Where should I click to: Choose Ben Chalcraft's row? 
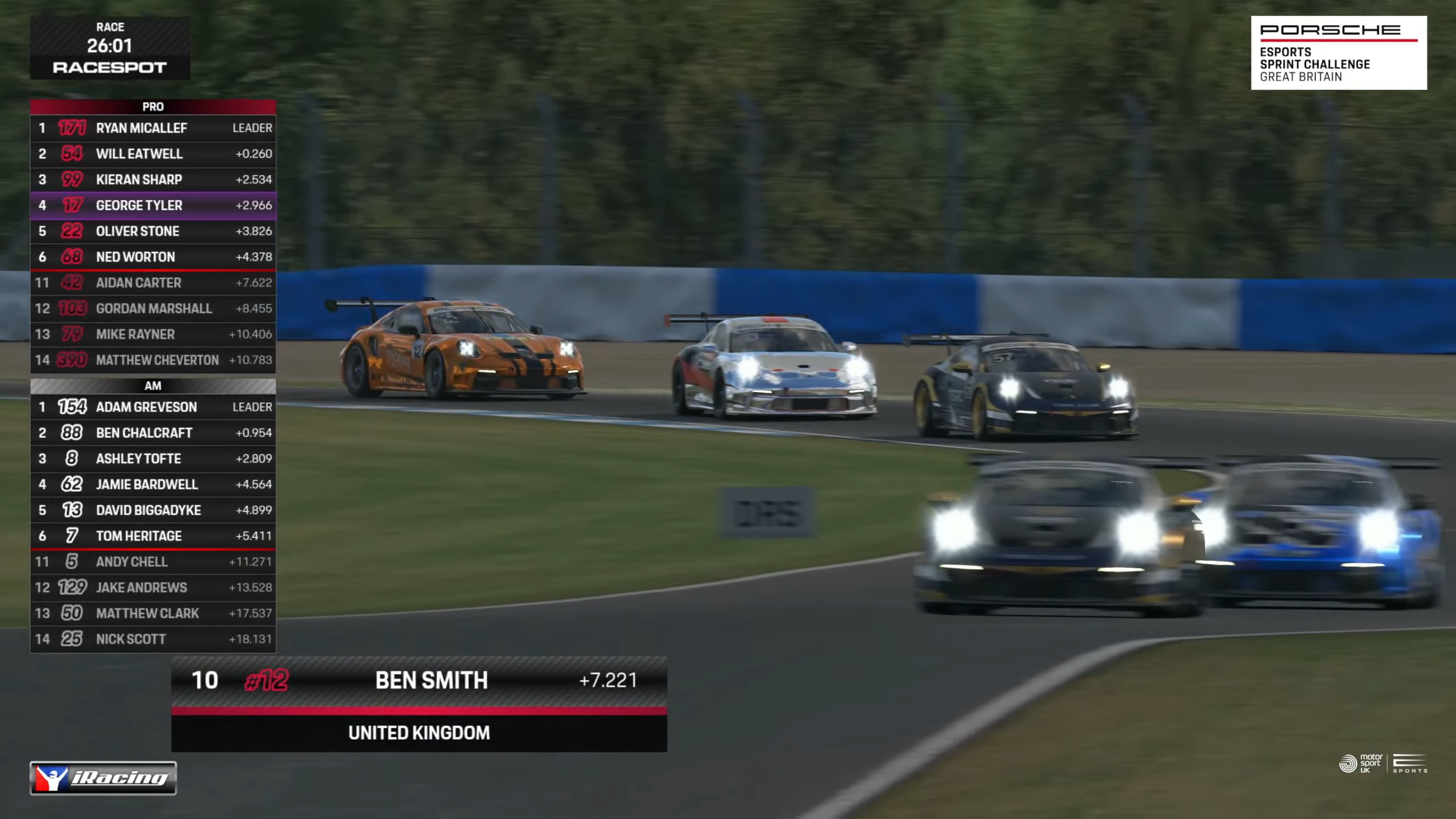coord(152,433)
